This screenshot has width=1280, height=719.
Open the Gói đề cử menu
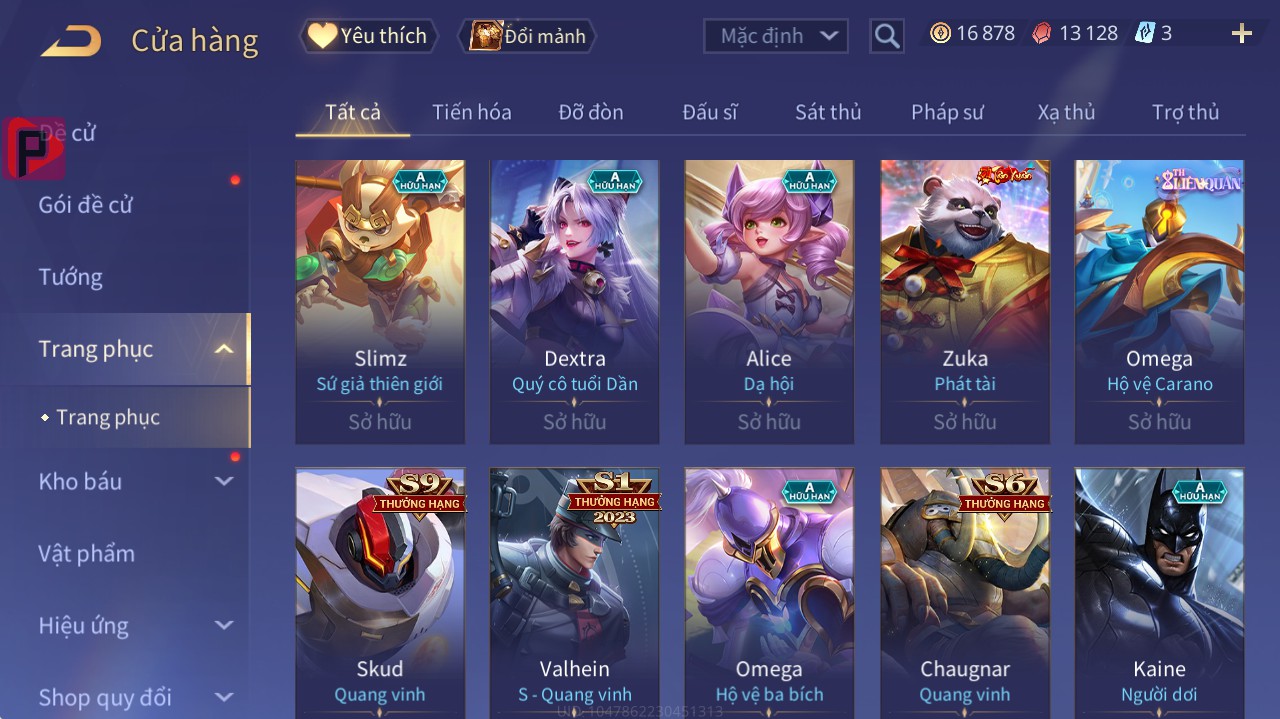86,205
